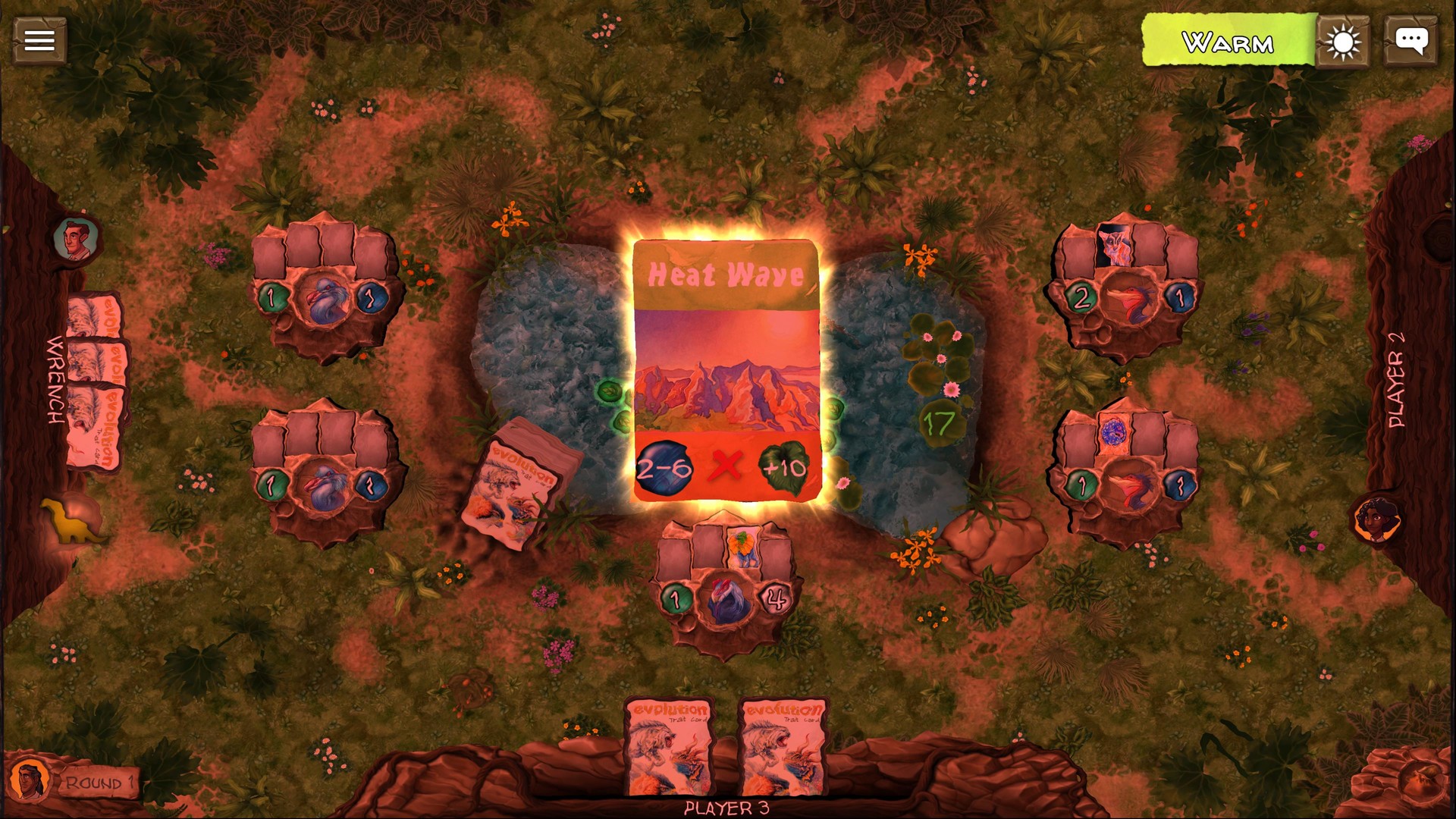Click the green +10 leaf on Heat Wave

point(786,468)
